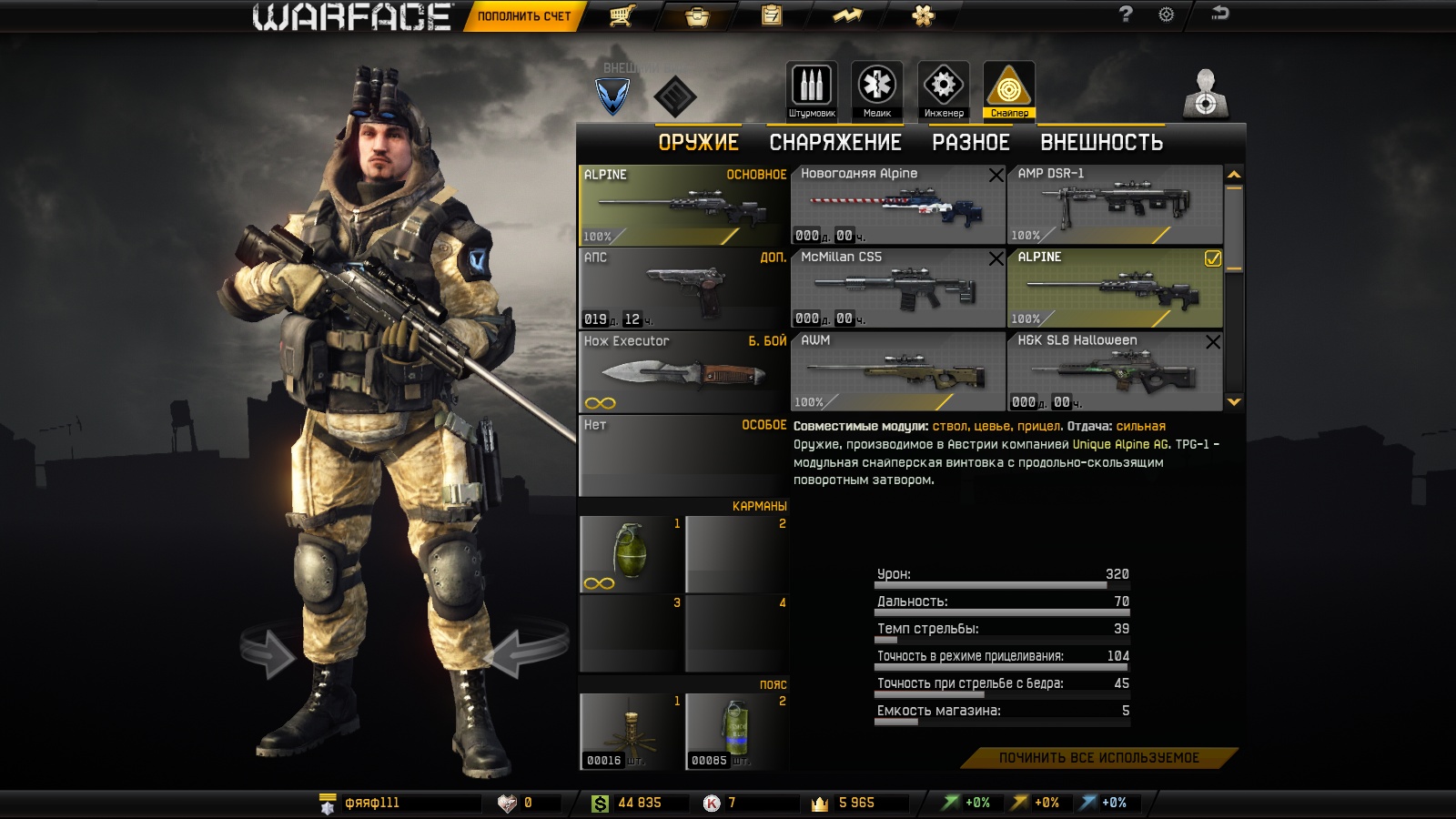This screenshot has width=1456, height=819.
Task: Select the Новогодняя Alpine rifle
Action: 897,205
